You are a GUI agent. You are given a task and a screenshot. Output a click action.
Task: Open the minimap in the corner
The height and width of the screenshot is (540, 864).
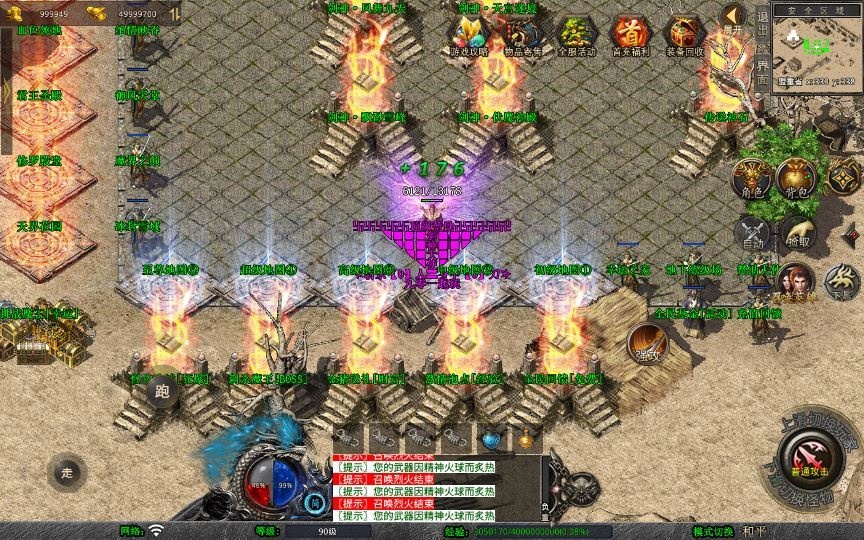click(x=817, y=46)
